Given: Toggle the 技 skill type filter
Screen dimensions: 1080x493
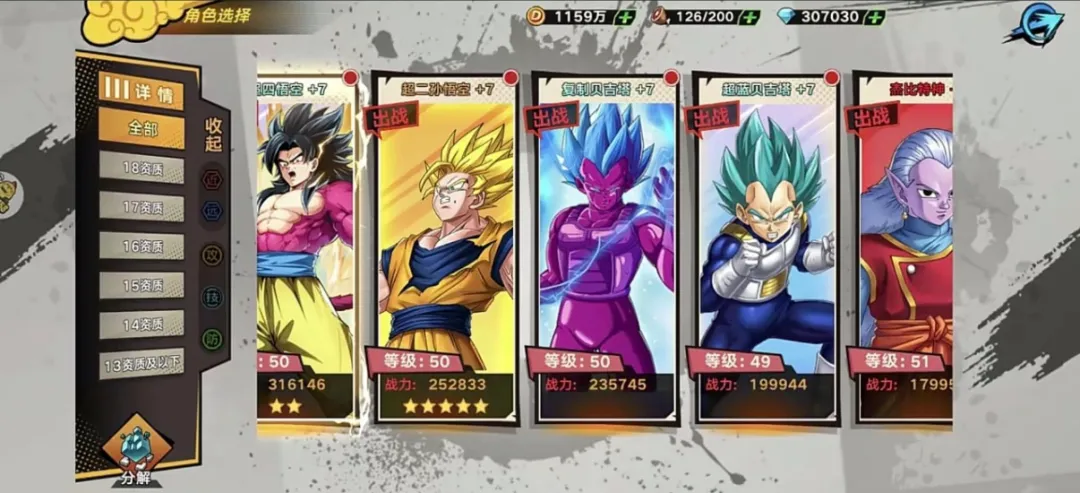Looking at the screenshot, I should (213, 297).
